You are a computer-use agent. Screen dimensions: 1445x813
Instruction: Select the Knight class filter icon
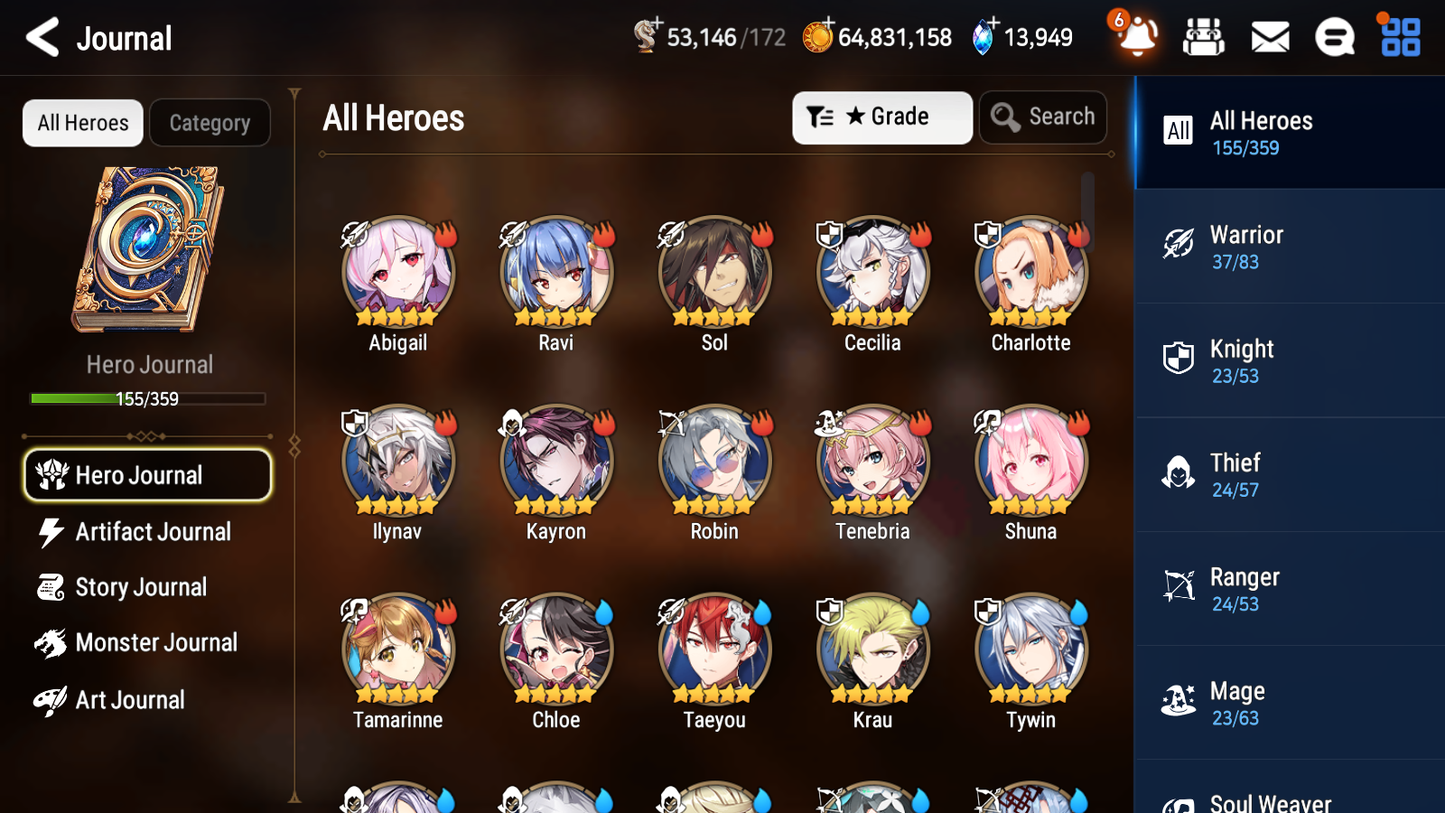(1179, 360)
